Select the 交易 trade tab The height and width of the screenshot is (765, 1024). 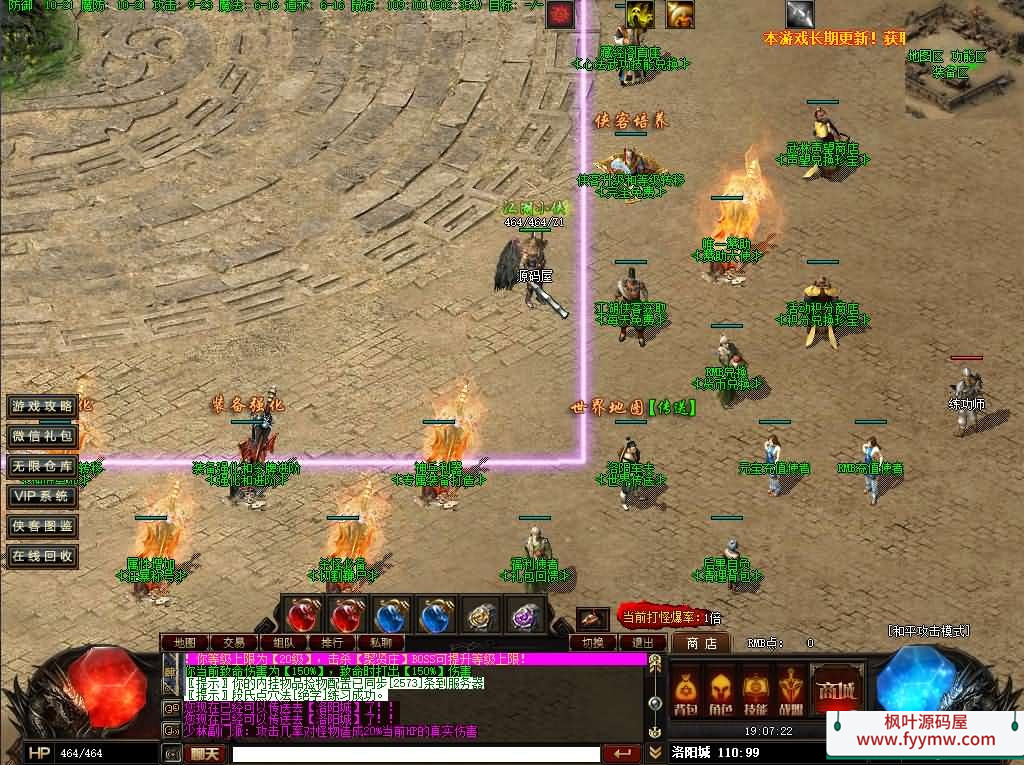(233, 642)
